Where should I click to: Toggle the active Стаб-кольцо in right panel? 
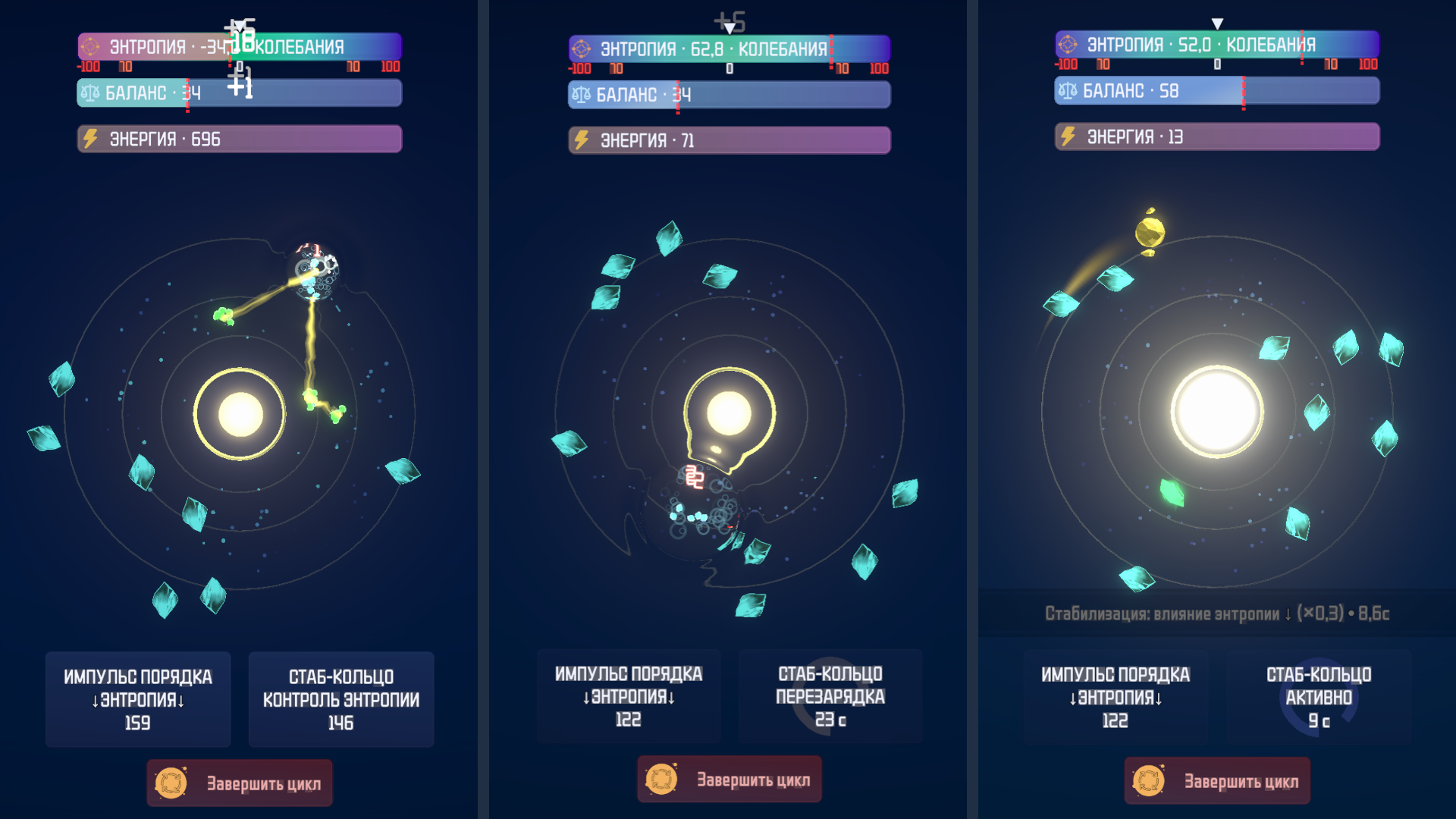[x=1319, y=698]
